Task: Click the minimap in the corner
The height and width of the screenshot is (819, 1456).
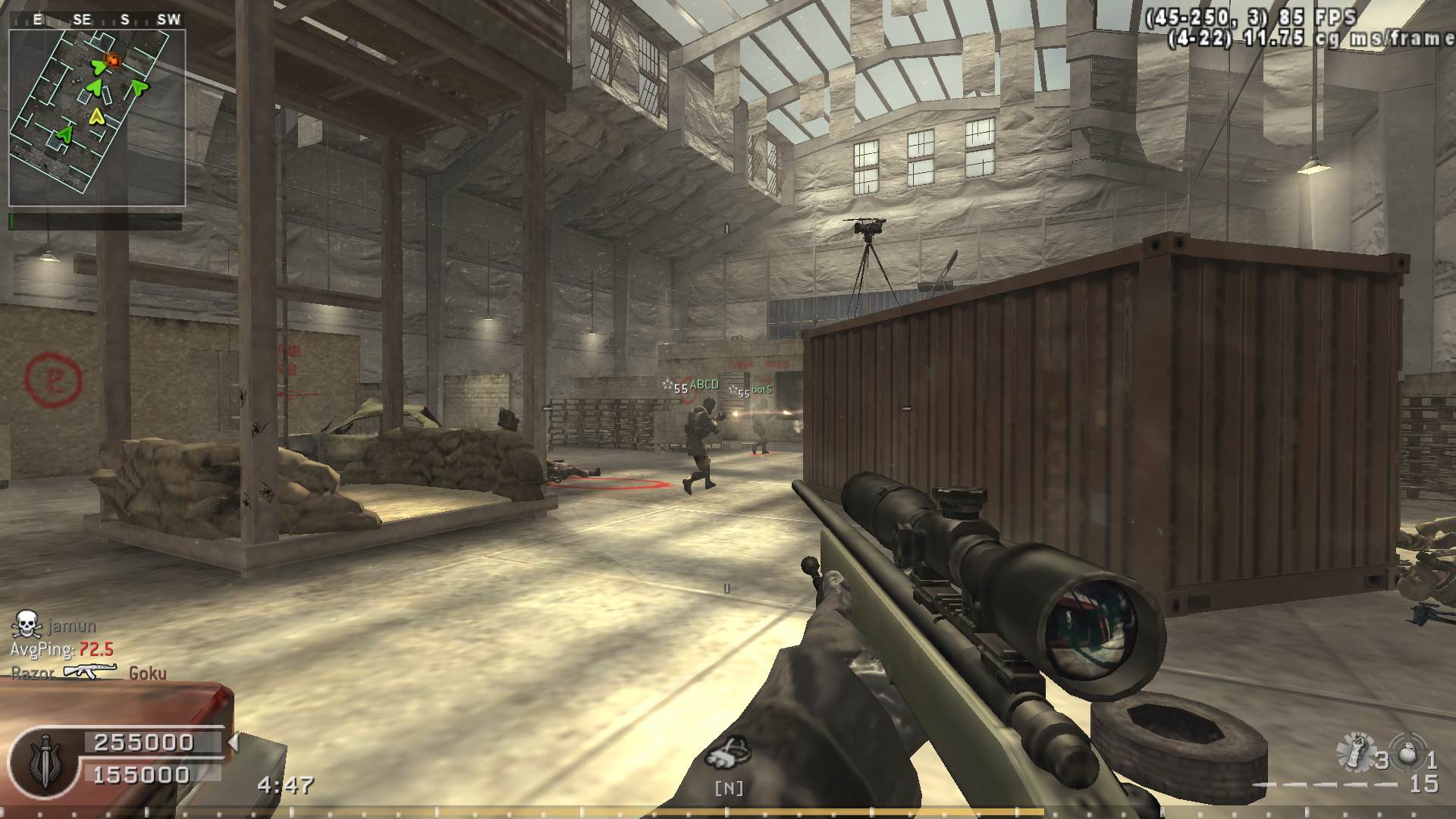Action: coord(97,118)
